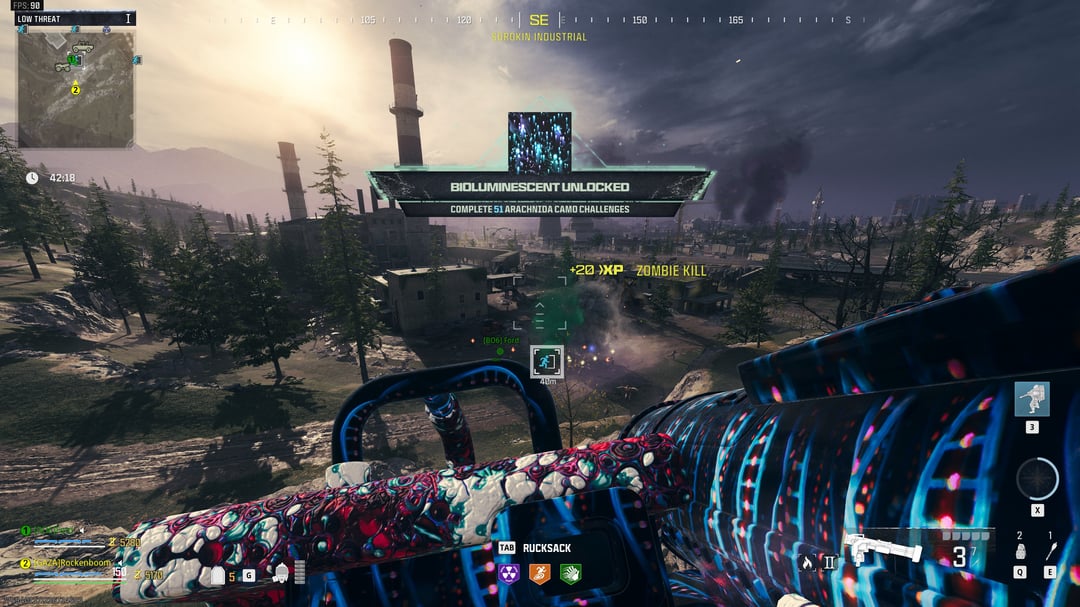
Task: Select the tactical grenade item icon
Action: (1020, 551)
